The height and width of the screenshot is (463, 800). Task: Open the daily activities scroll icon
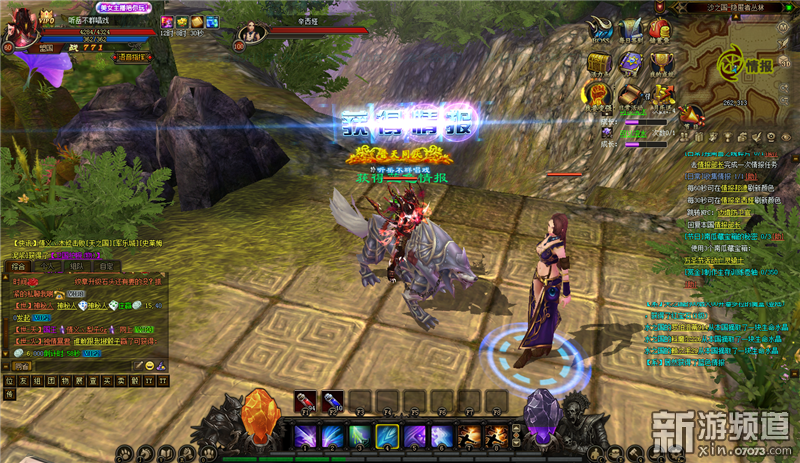(x=630, y=95)
